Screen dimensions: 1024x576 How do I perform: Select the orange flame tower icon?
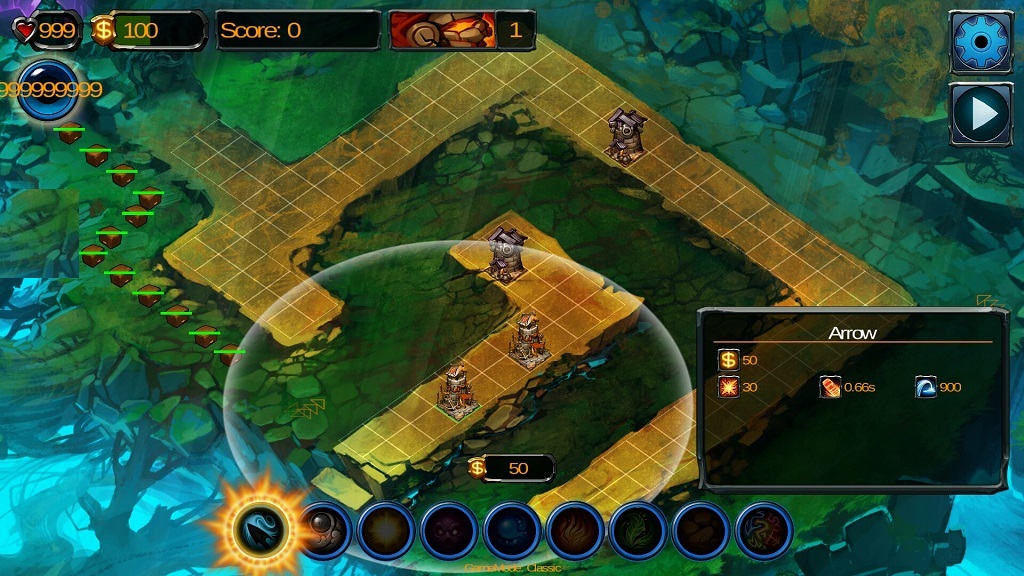tap(576, 530)
